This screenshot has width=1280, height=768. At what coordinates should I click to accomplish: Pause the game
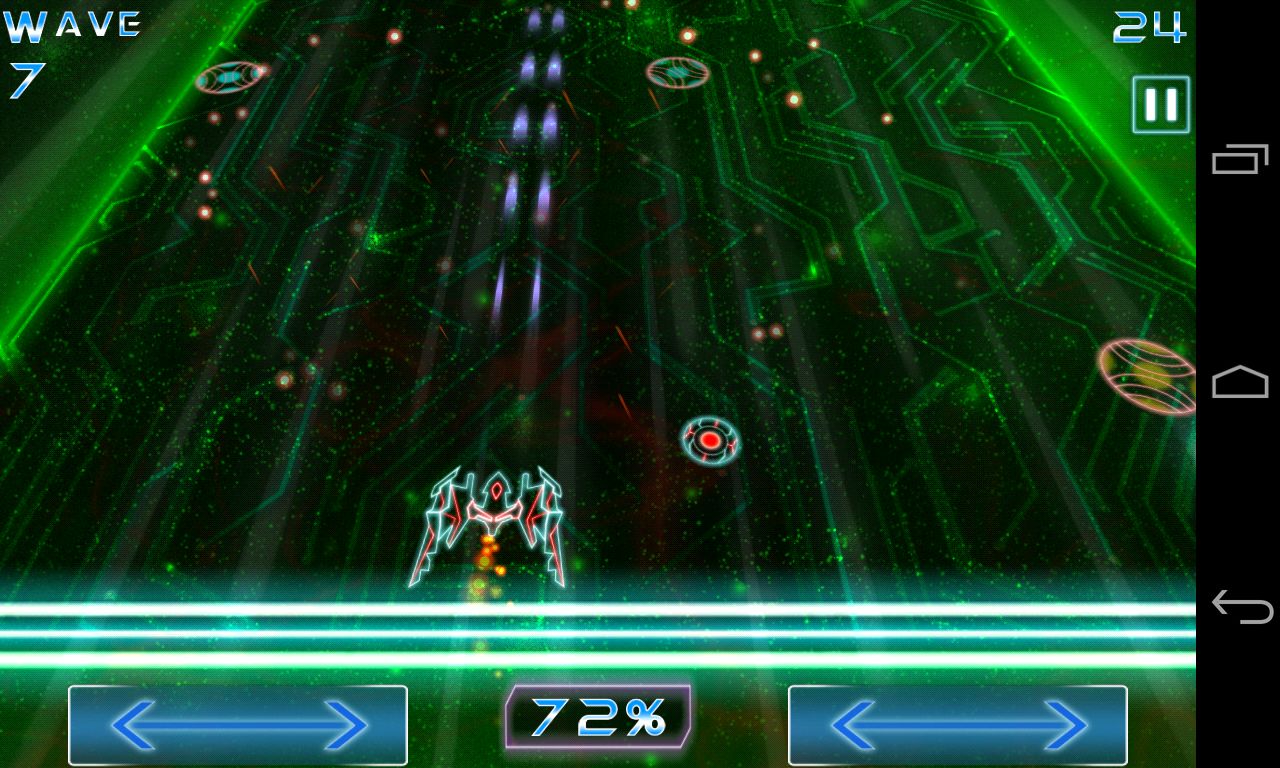[1161, 104]
